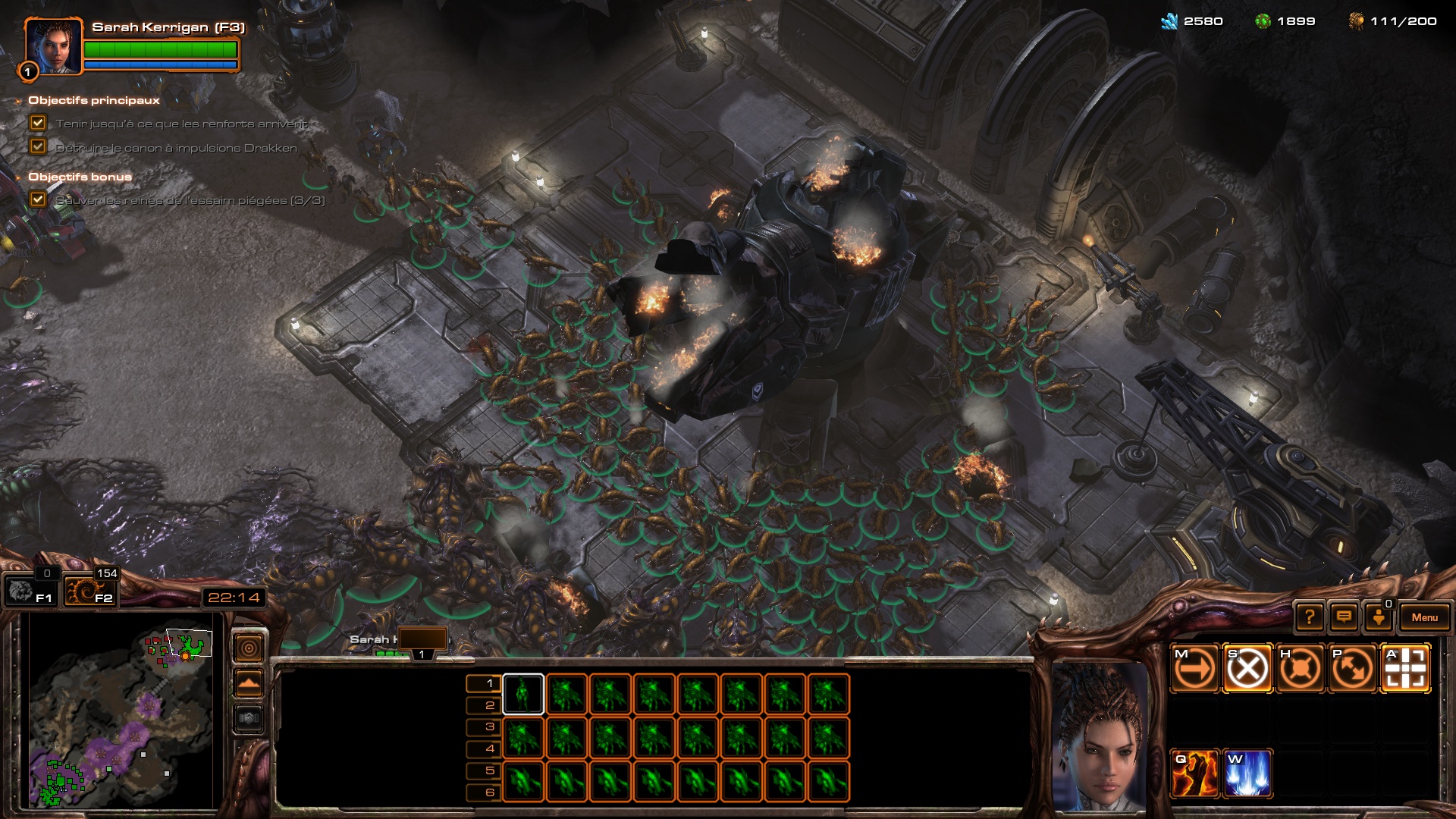Select Sarah Kerrigan's hero portrait at top-left
The height and width of the screenshot is (819, 1456).
tap(52, 46)
